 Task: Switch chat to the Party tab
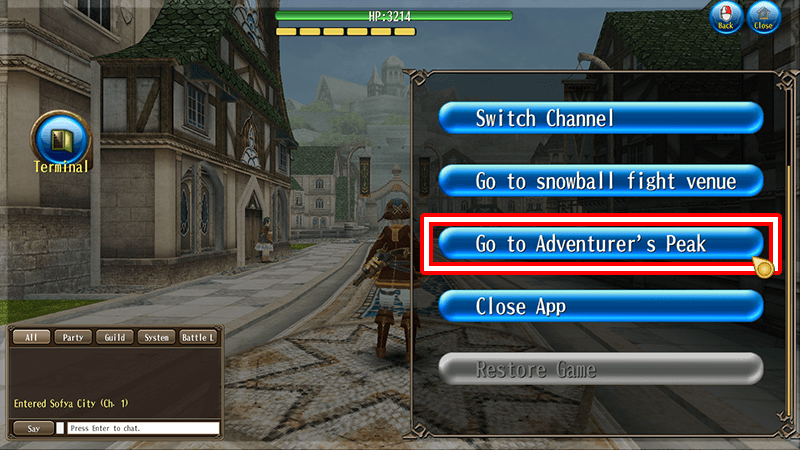(x=72, y=337)
